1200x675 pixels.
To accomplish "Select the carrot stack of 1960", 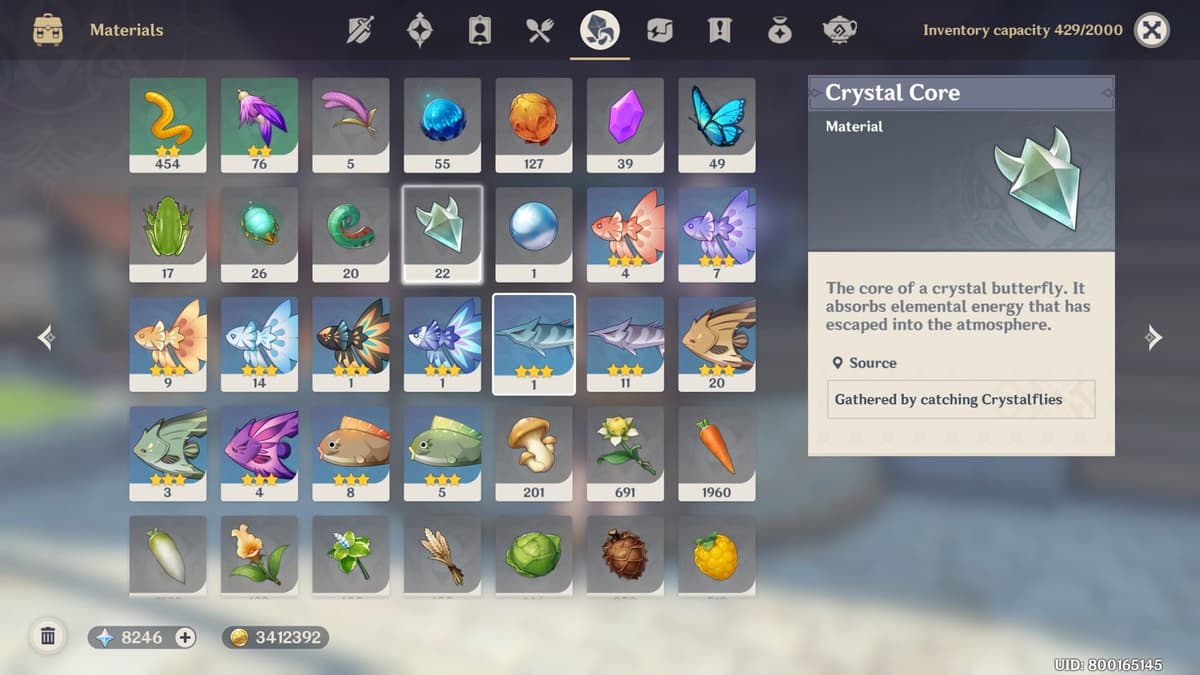I will pyautogui.click(x=717, y=453).
